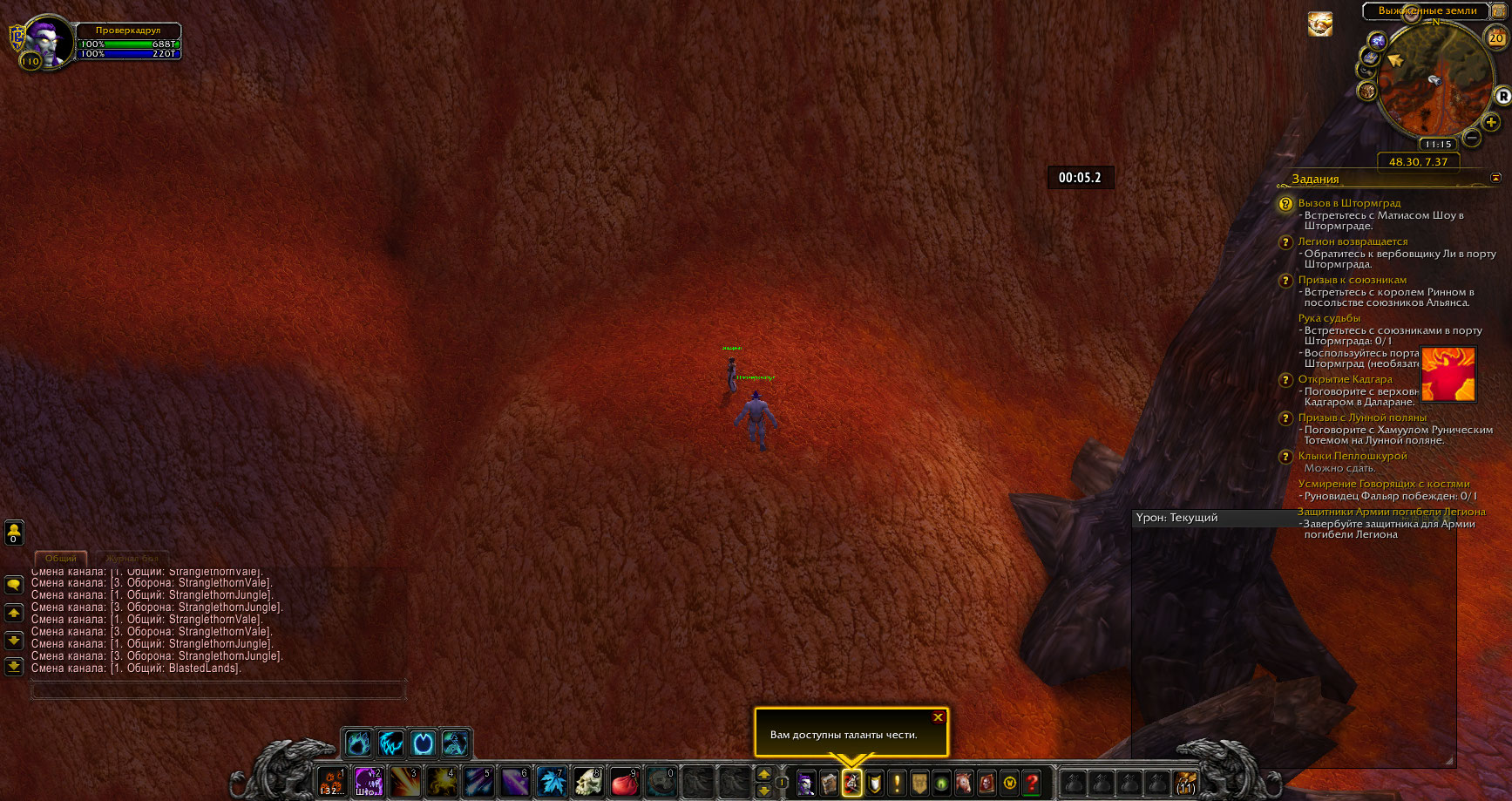Activate the blue leaf ability in slot 7

point(552,782)
